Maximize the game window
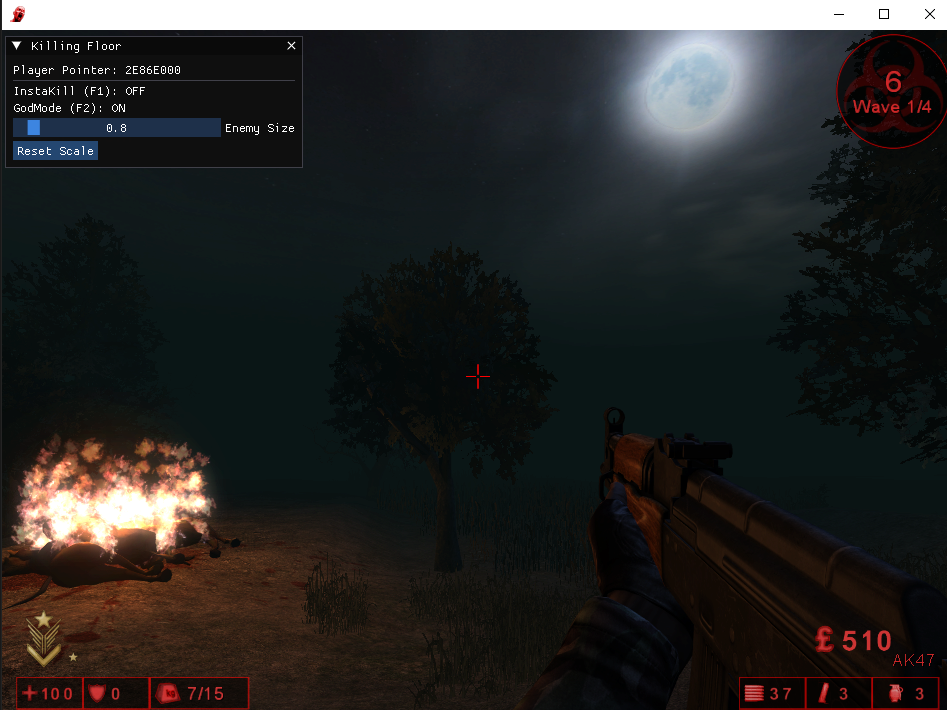947x710 pixels. tap(884, 14)
